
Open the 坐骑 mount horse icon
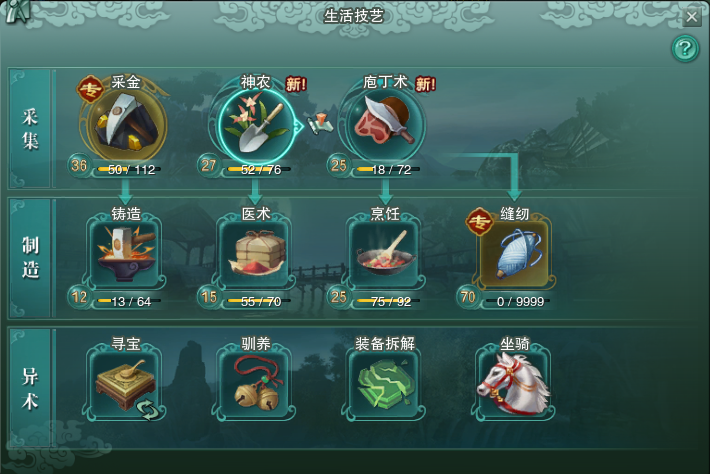514,382
